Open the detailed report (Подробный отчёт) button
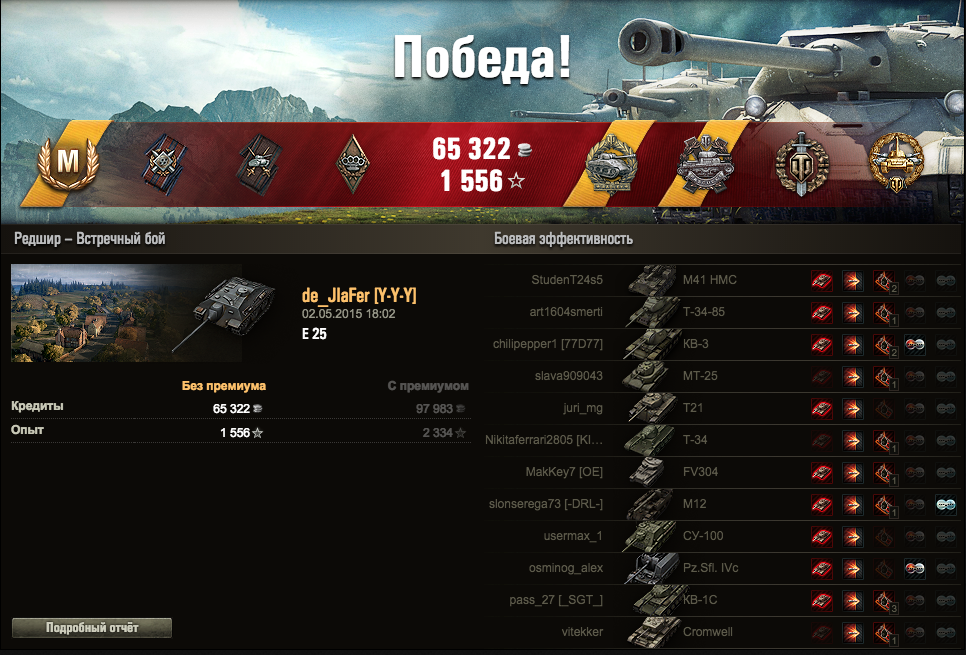Viewport: 966px width, 655px height. click(92, 628)
